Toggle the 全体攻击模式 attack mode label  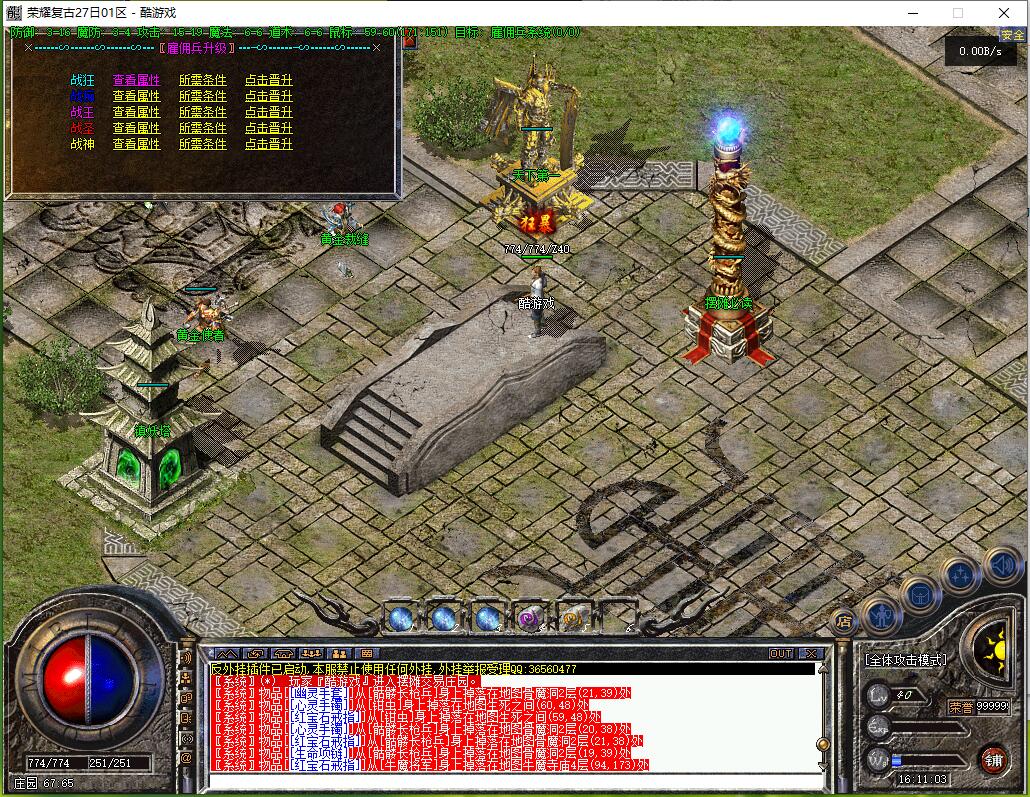(906, 661)
